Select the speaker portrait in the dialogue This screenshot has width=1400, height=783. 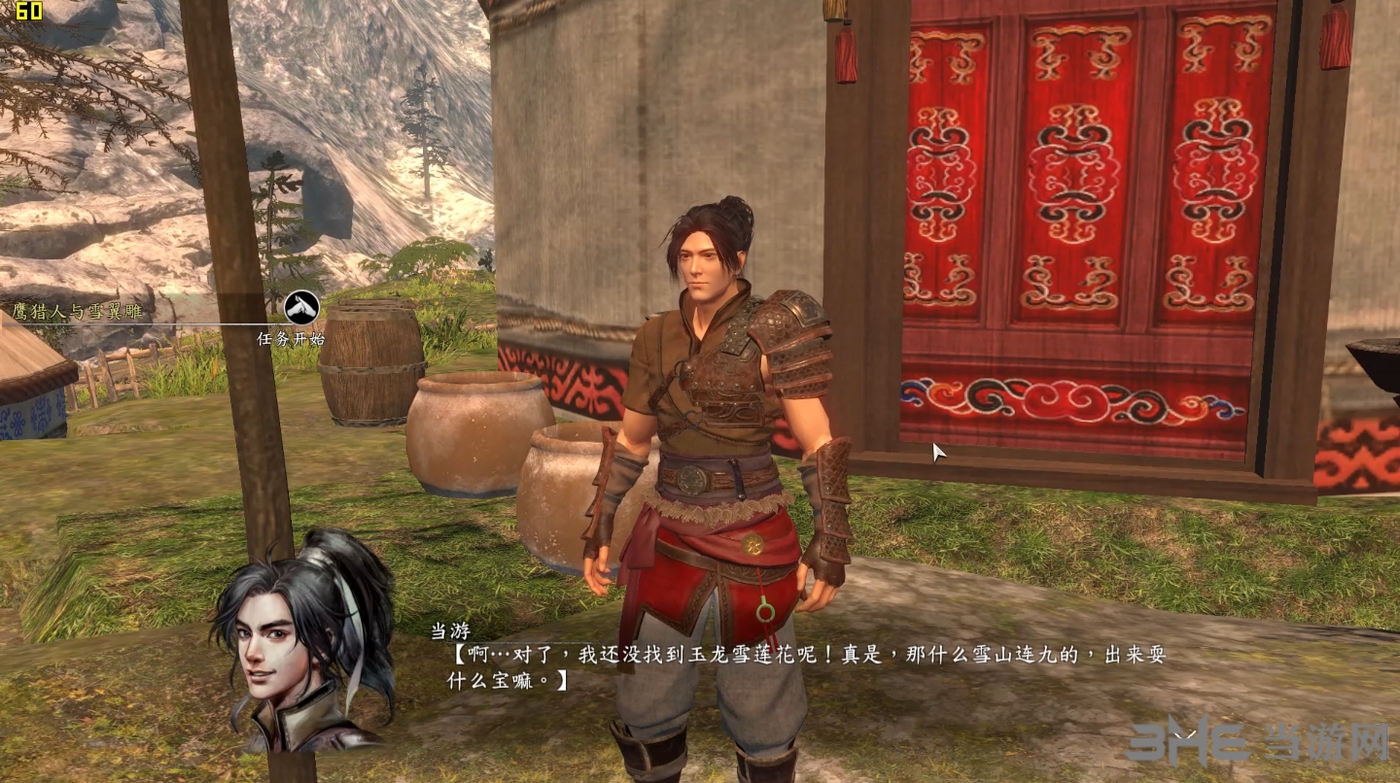(301, 642)
